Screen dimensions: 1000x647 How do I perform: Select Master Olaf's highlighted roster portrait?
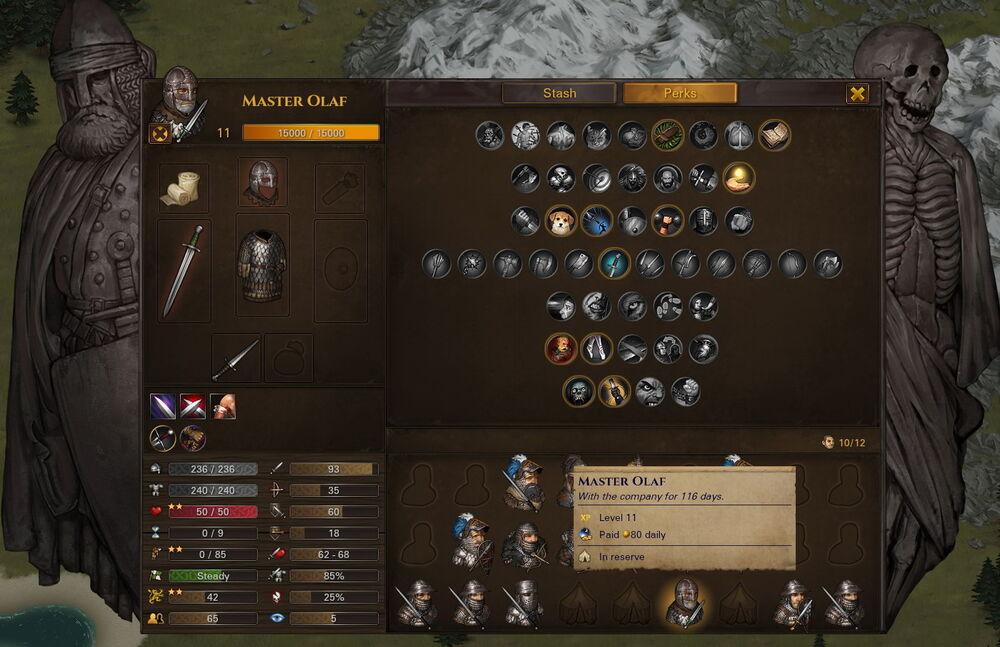[x=685, y=602]
